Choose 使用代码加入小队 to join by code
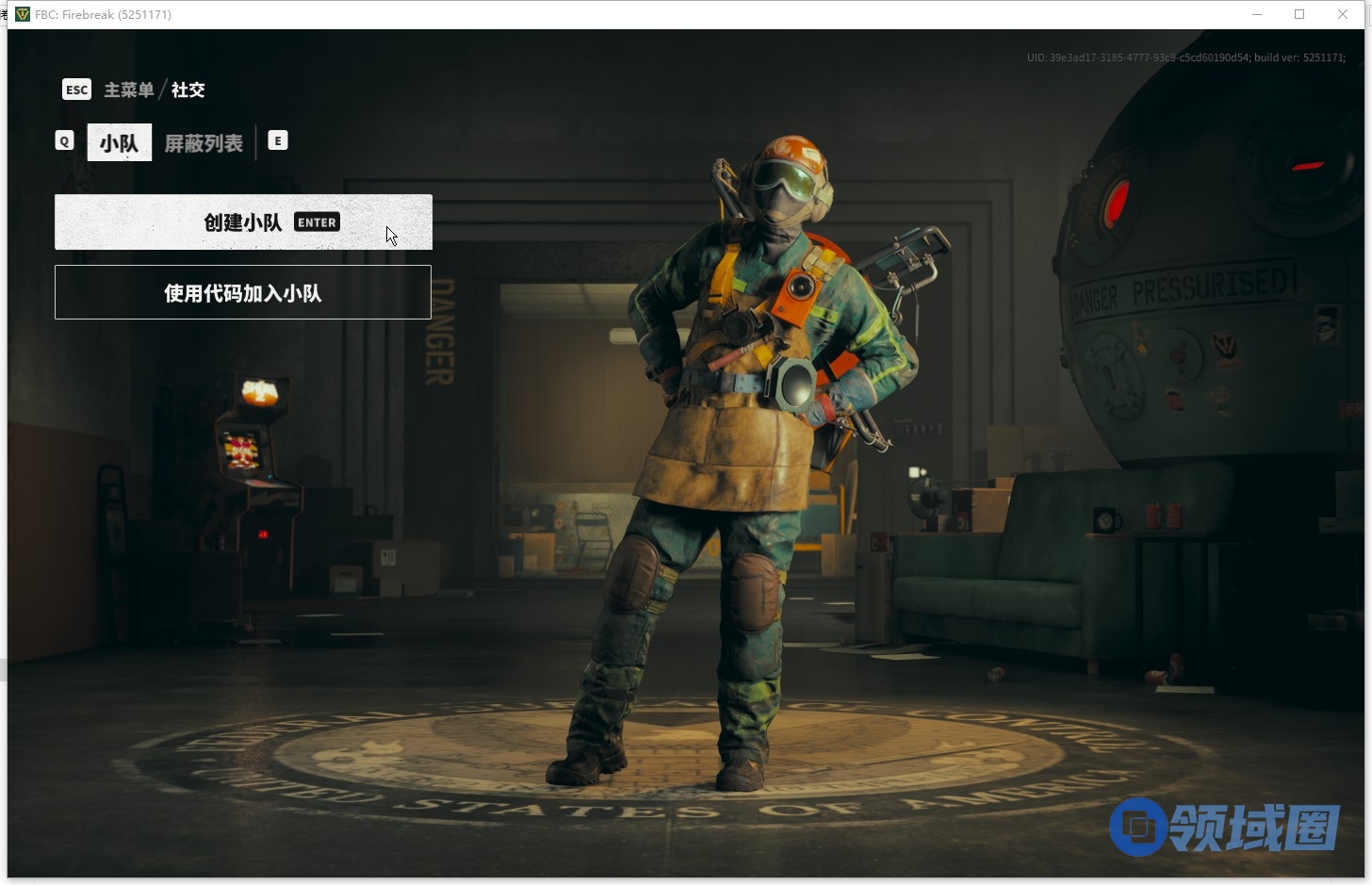 (243, 293)
